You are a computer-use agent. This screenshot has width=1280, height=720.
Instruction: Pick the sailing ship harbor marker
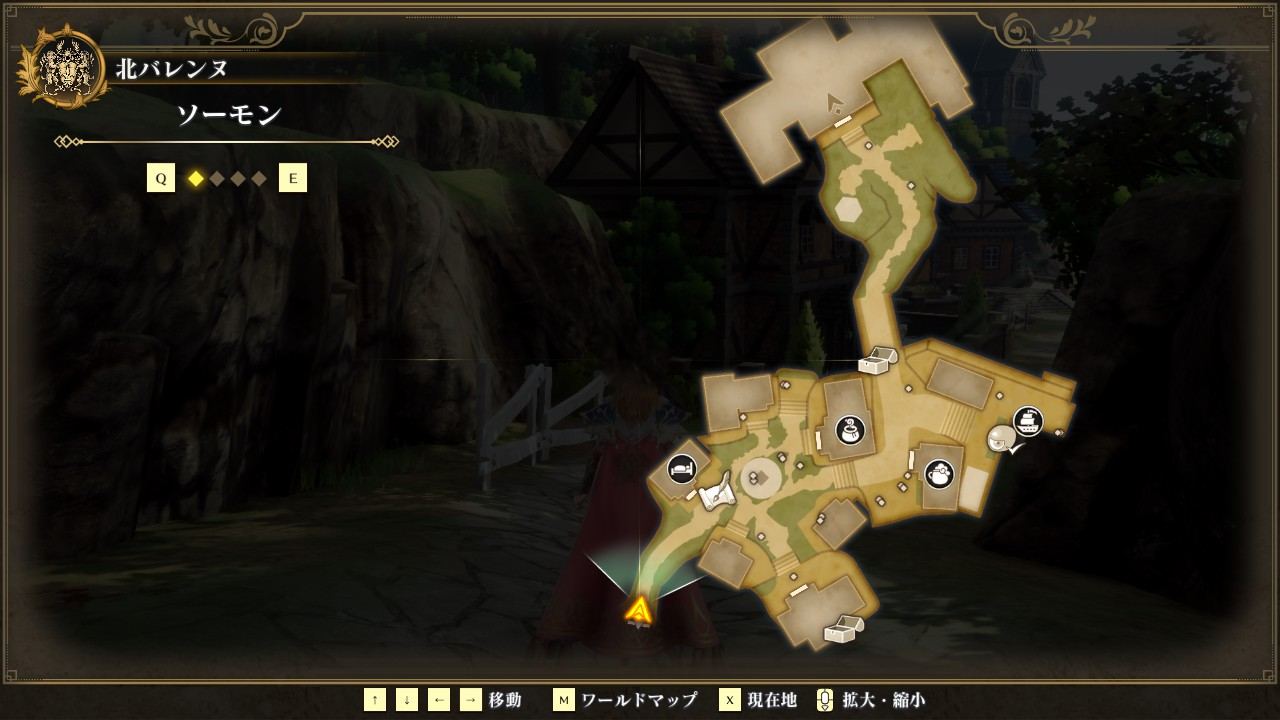(1028, 421)
